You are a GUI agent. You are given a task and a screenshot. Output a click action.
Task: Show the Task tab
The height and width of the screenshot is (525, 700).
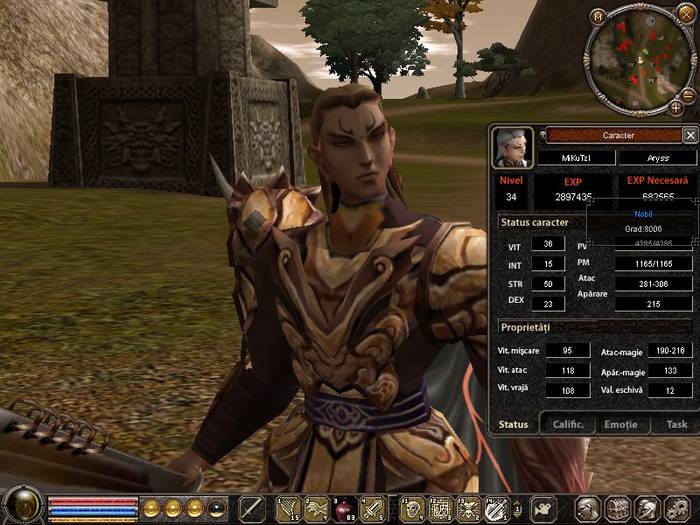pos(676,425)
